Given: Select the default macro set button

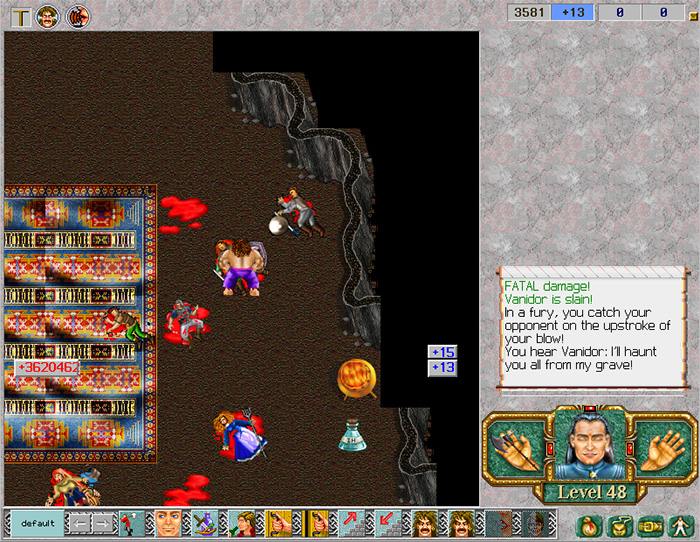Looking at the screenshot, I should 37,523.
